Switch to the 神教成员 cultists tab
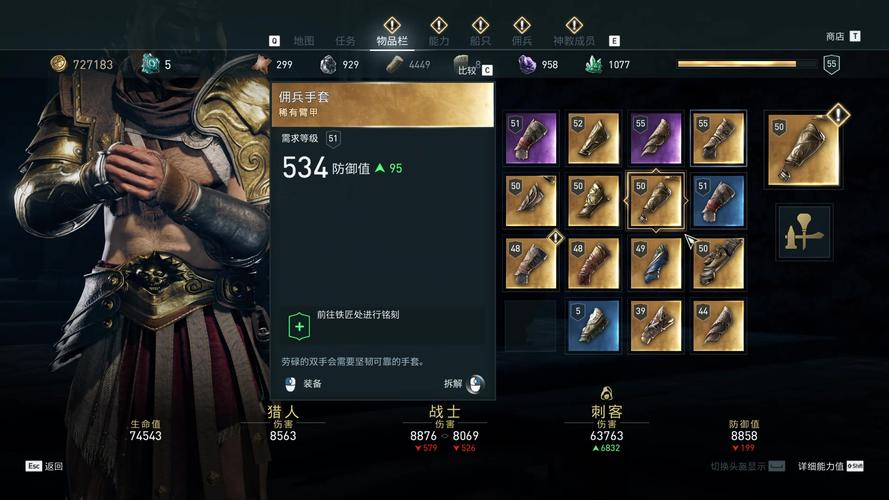The width and height of the screenshot is (889, 500). pos(574,41)
